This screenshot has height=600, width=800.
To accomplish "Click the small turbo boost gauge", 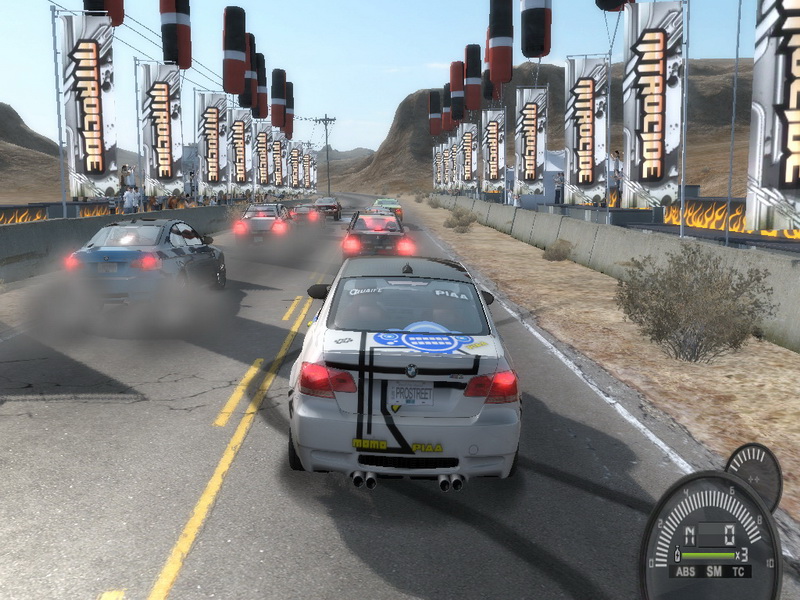I will (753, 470).
